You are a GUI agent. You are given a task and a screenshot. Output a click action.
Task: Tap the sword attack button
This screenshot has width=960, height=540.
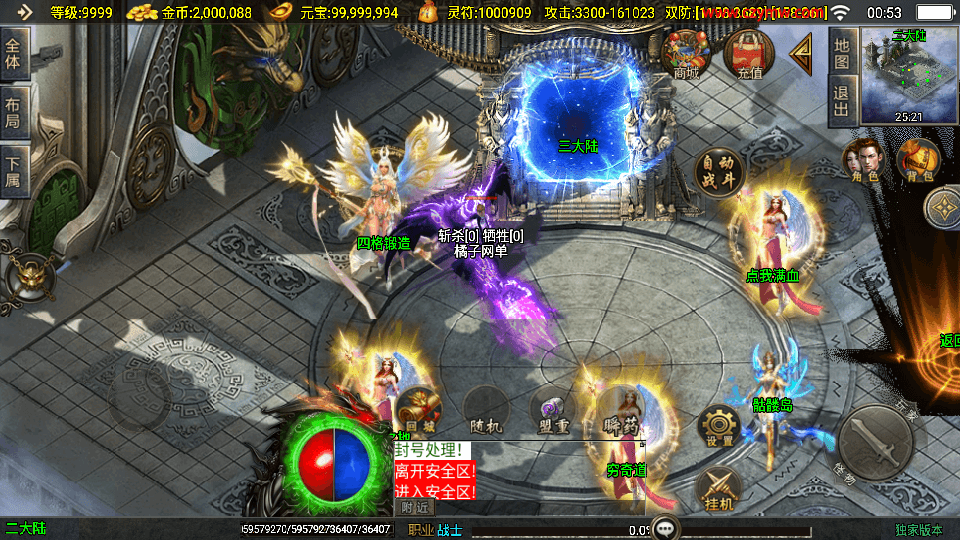874,439
